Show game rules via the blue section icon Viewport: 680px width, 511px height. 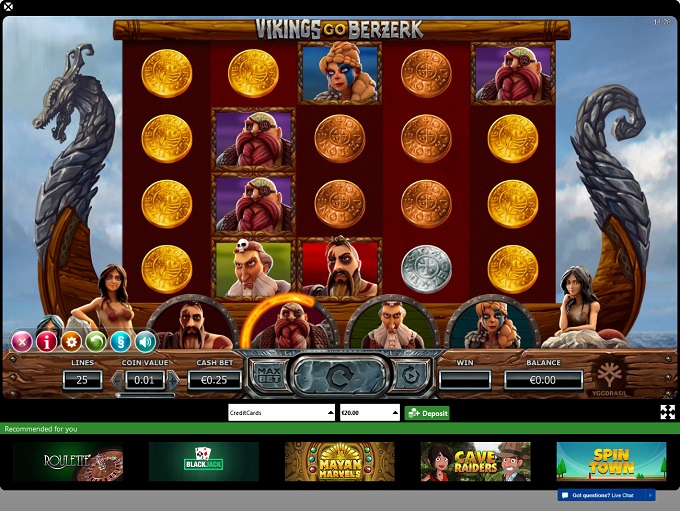121,342
